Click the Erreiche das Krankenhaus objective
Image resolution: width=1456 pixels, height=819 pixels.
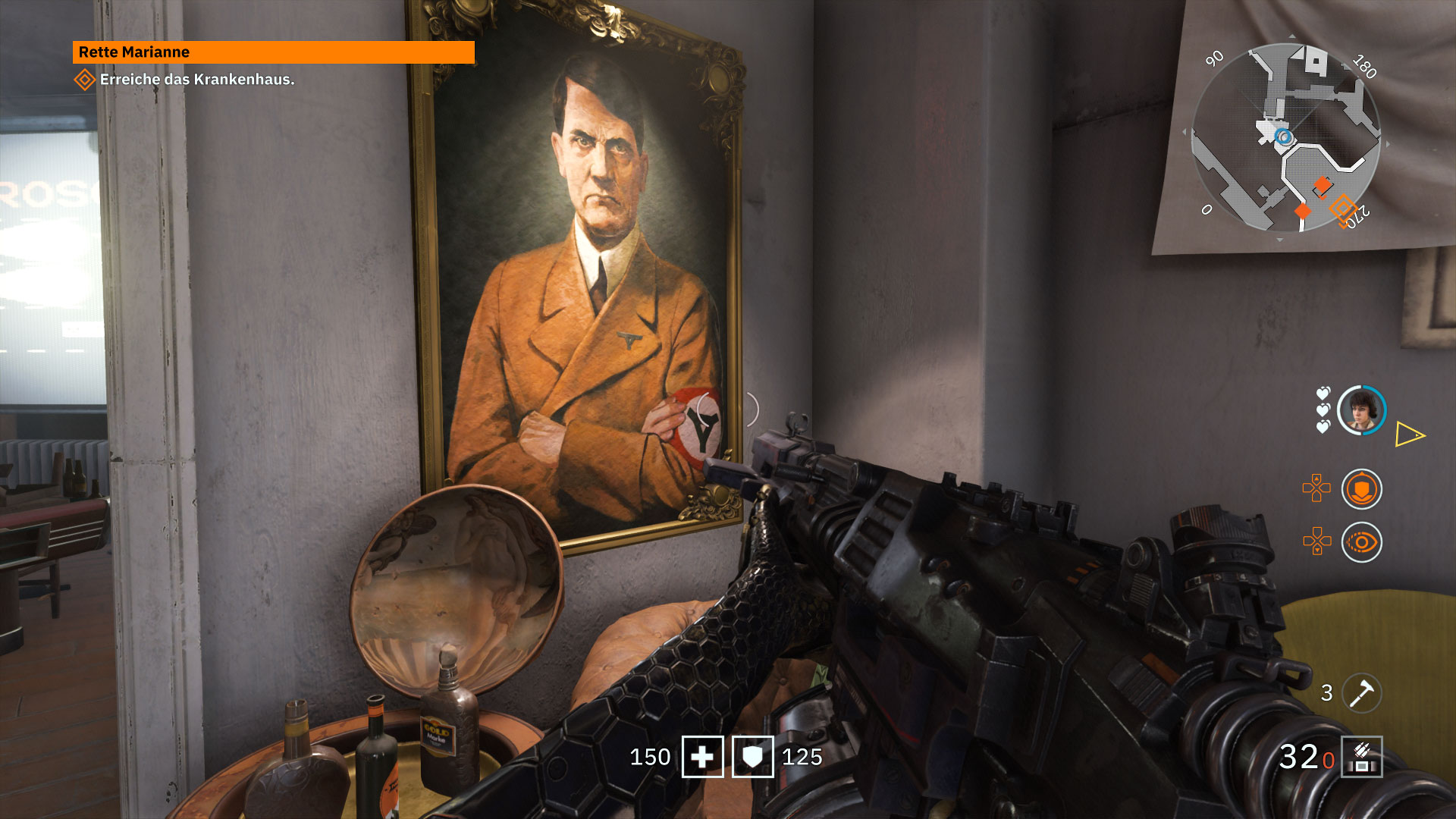196,80
